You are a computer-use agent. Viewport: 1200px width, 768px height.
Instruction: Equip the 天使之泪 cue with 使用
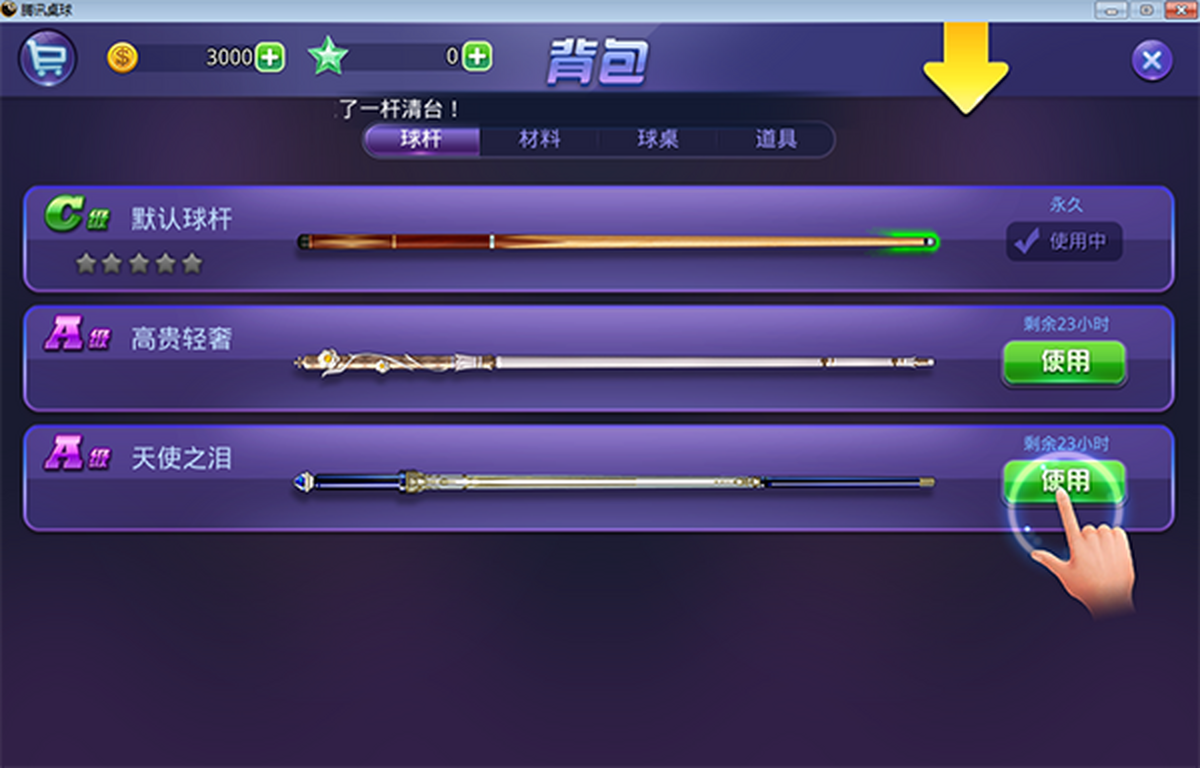point(1064,481)
